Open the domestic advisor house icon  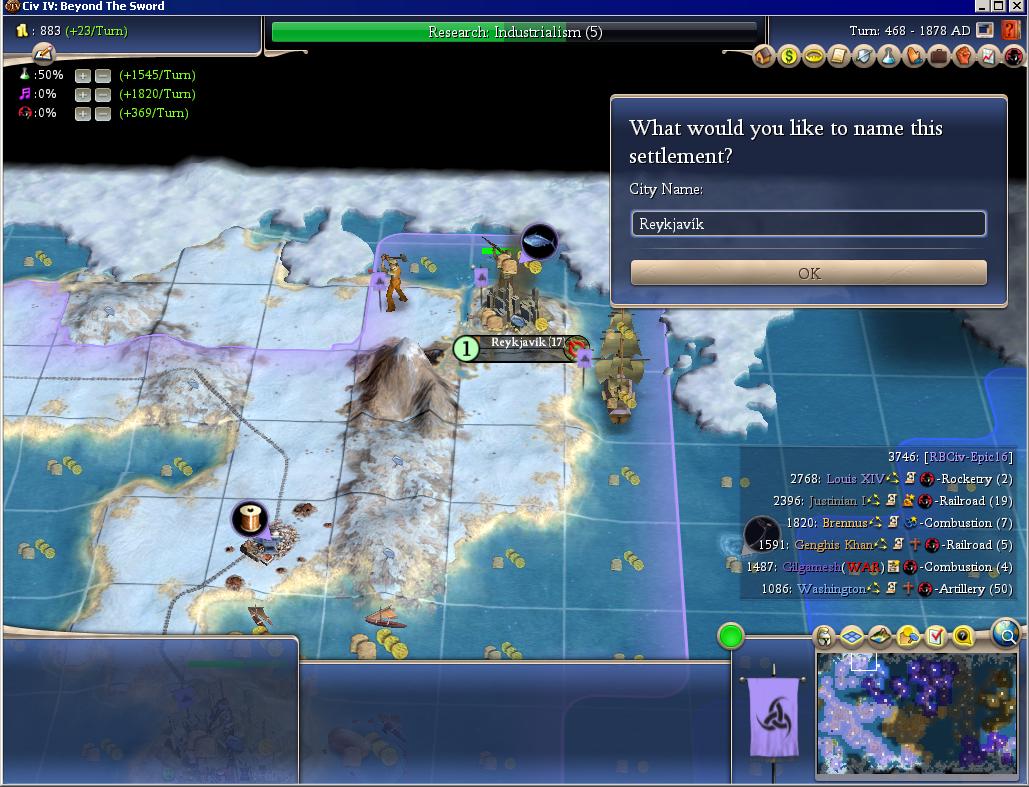764,57
